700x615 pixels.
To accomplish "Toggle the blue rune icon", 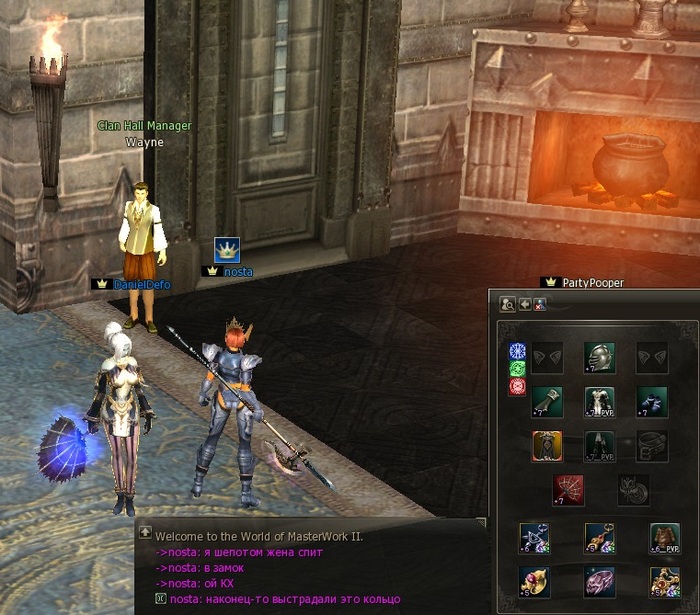I will coord(517,351).
